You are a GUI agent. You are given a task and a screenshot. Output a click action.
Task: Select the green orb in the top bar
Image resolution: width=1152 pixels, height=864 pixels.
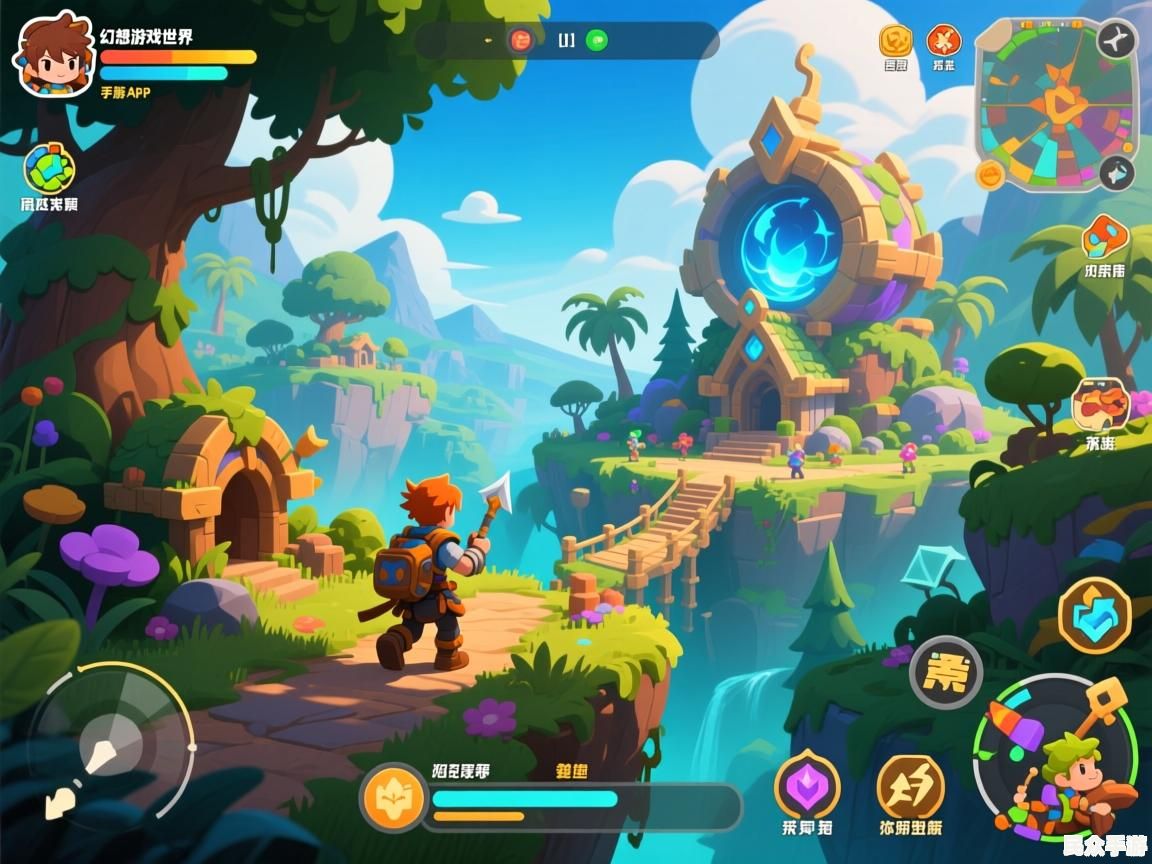click(x=597, y=40)
